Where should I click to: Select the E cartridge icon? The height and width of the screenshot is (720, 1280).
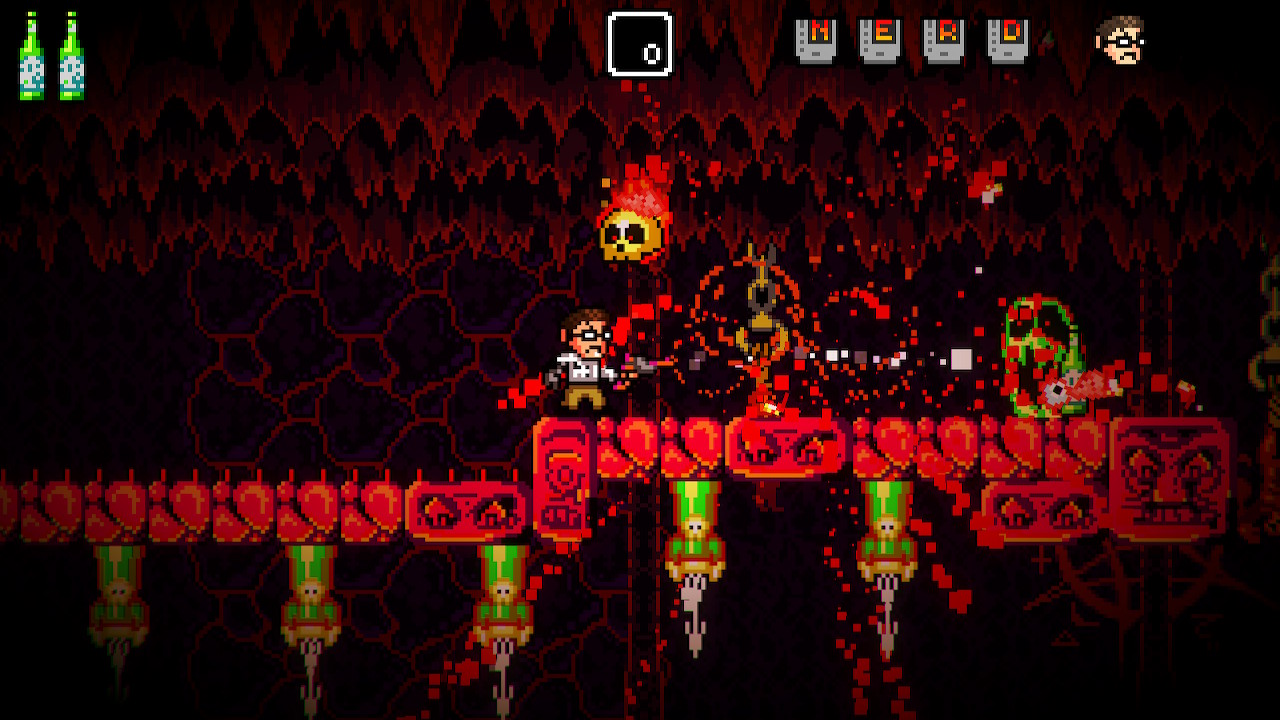pyautogui.click(x=880, y=41)
